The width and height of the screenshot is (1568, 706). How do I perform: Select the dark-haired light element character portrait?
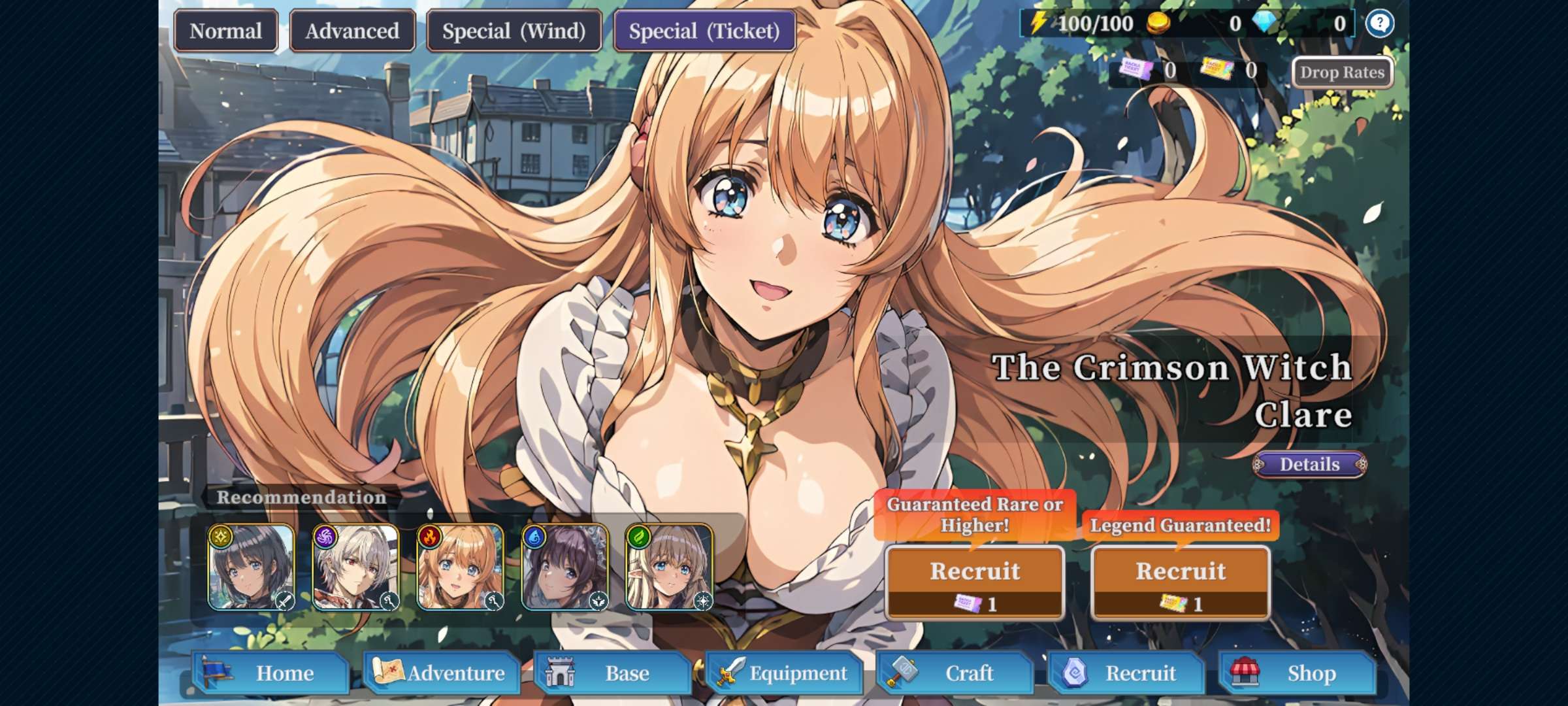(252, 567)
